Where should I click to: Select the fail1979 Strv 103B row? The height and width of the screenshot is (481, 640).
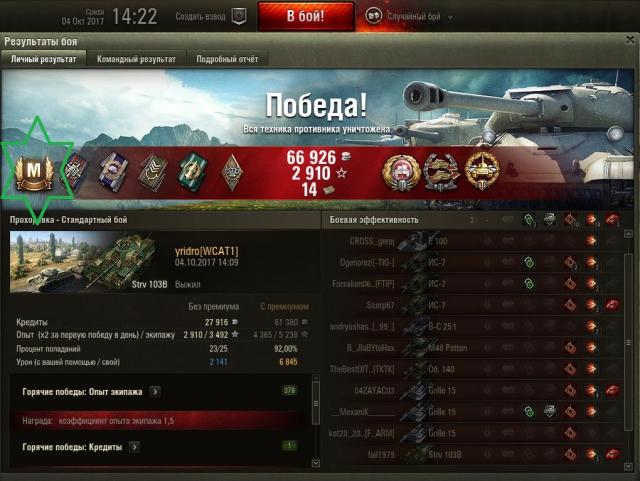[x=470, y=454]
